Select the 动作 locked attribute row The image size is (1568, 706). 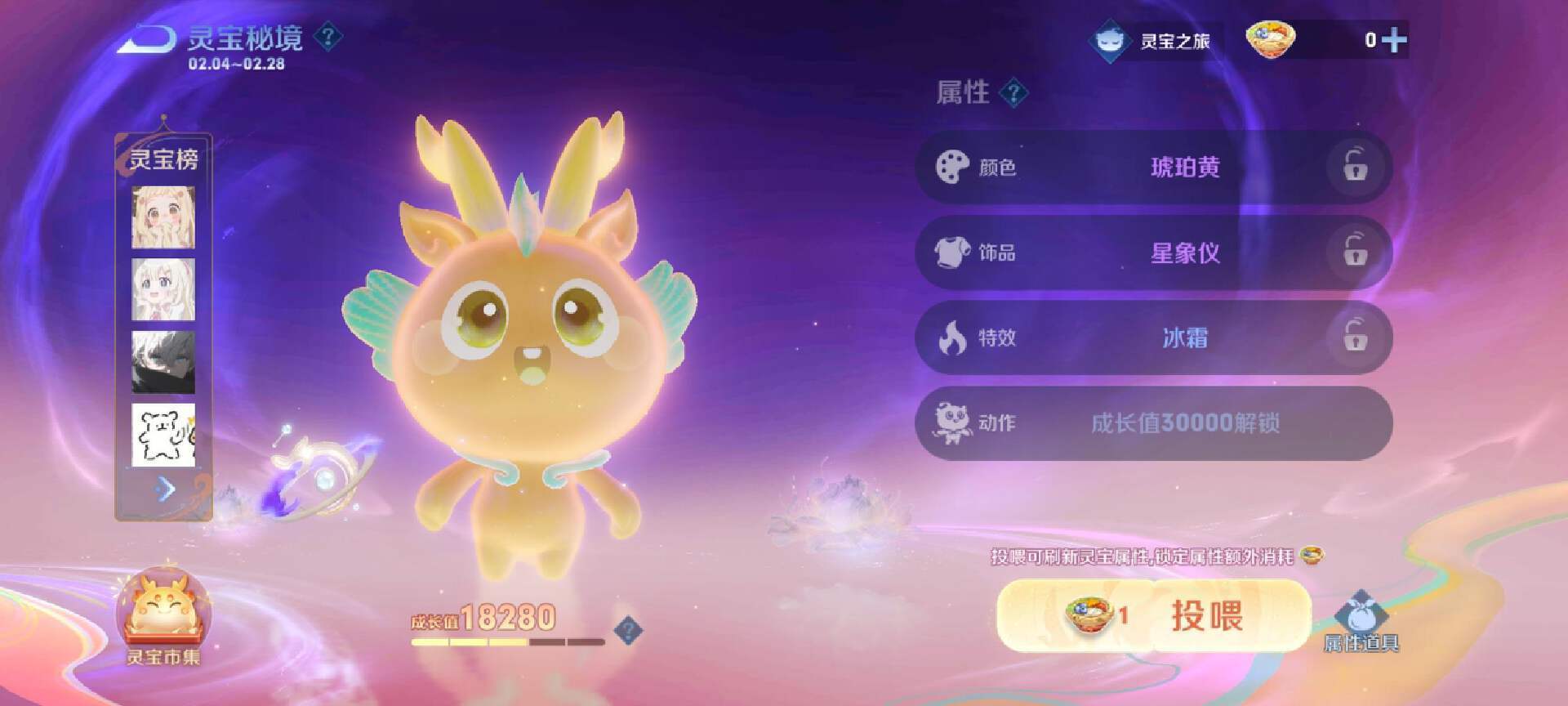click(x=1153, y=423)
